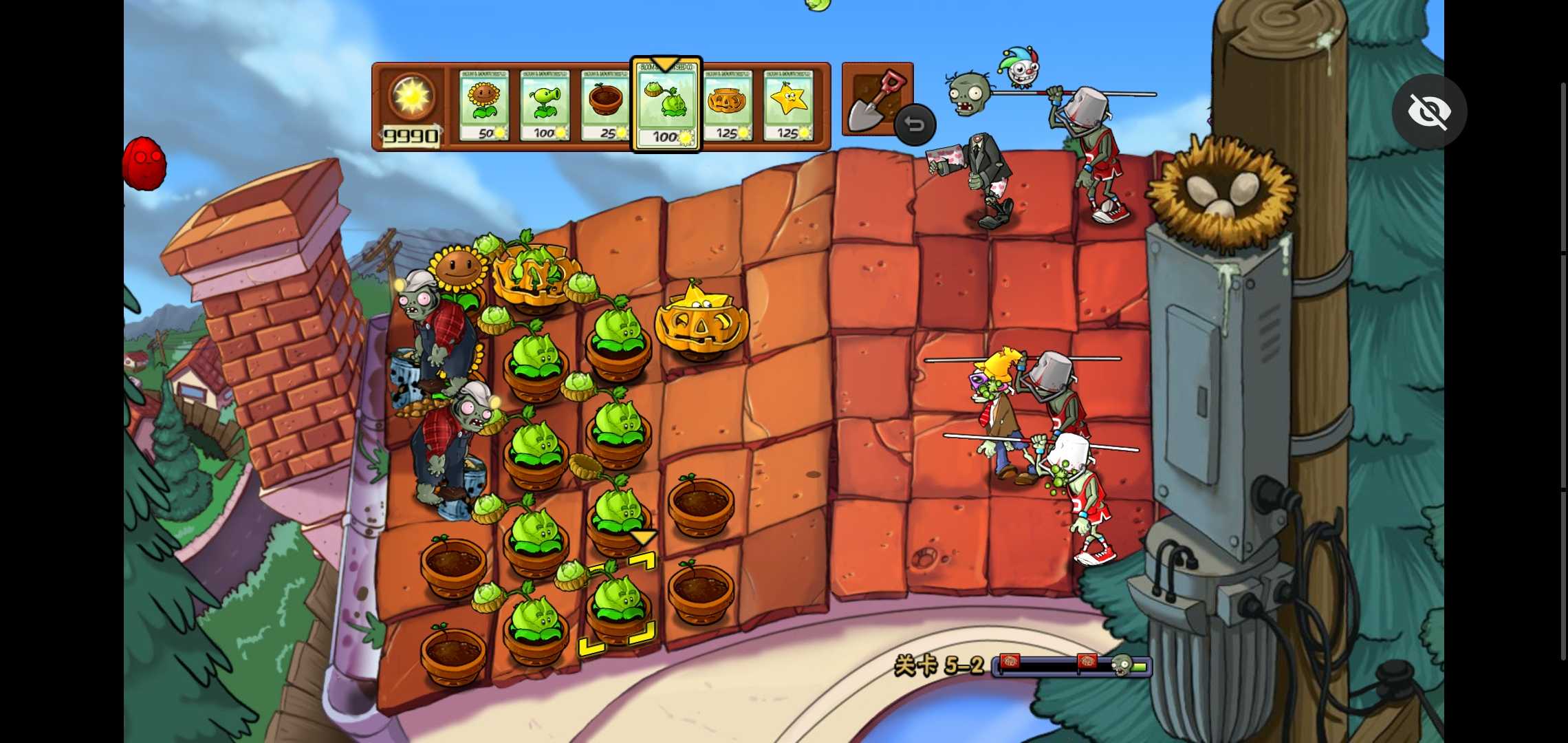Click the round undo arrow button

click(x=915, y=125)
